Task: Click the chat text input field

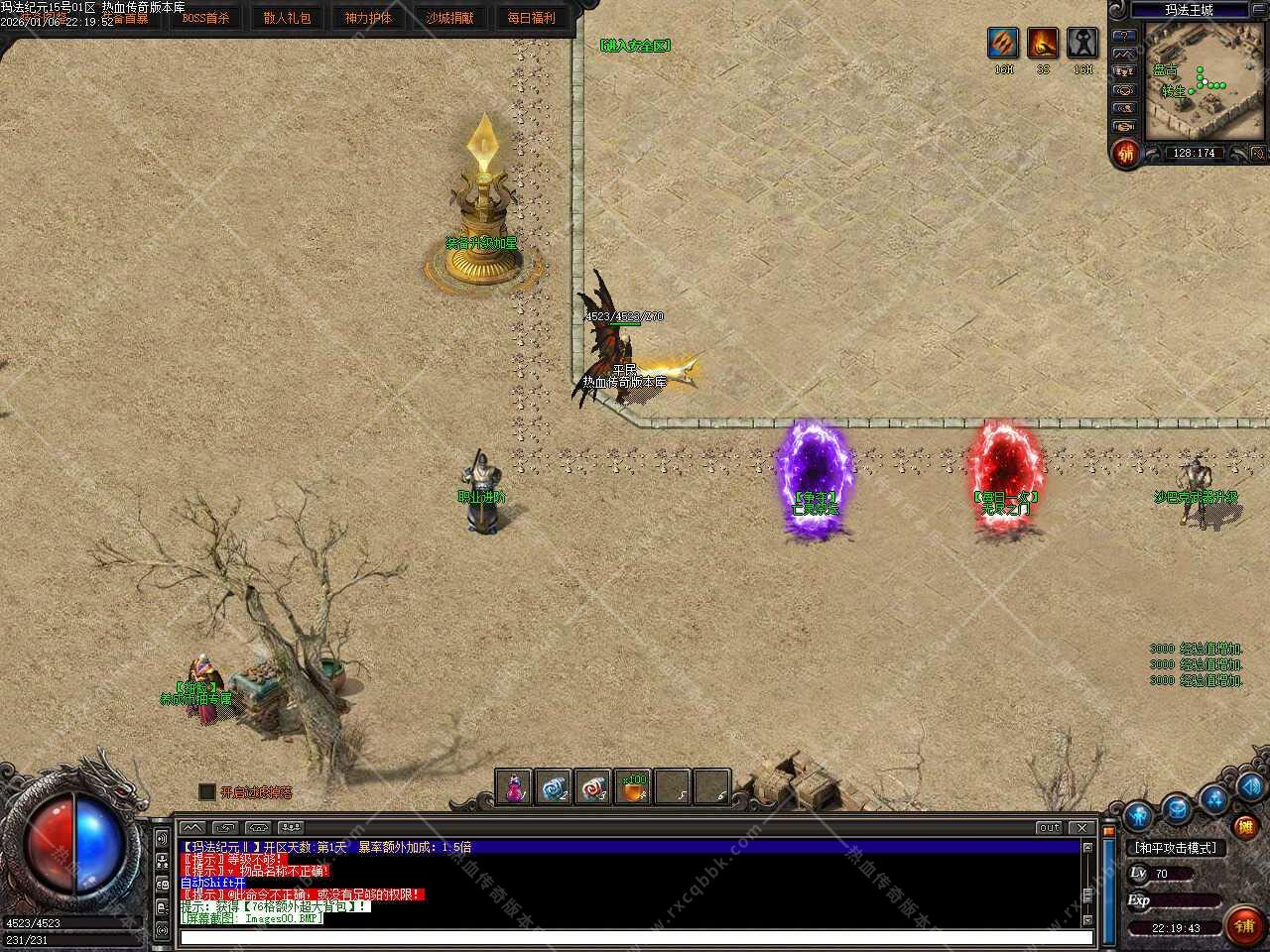Action: click(x=635, y=937)
